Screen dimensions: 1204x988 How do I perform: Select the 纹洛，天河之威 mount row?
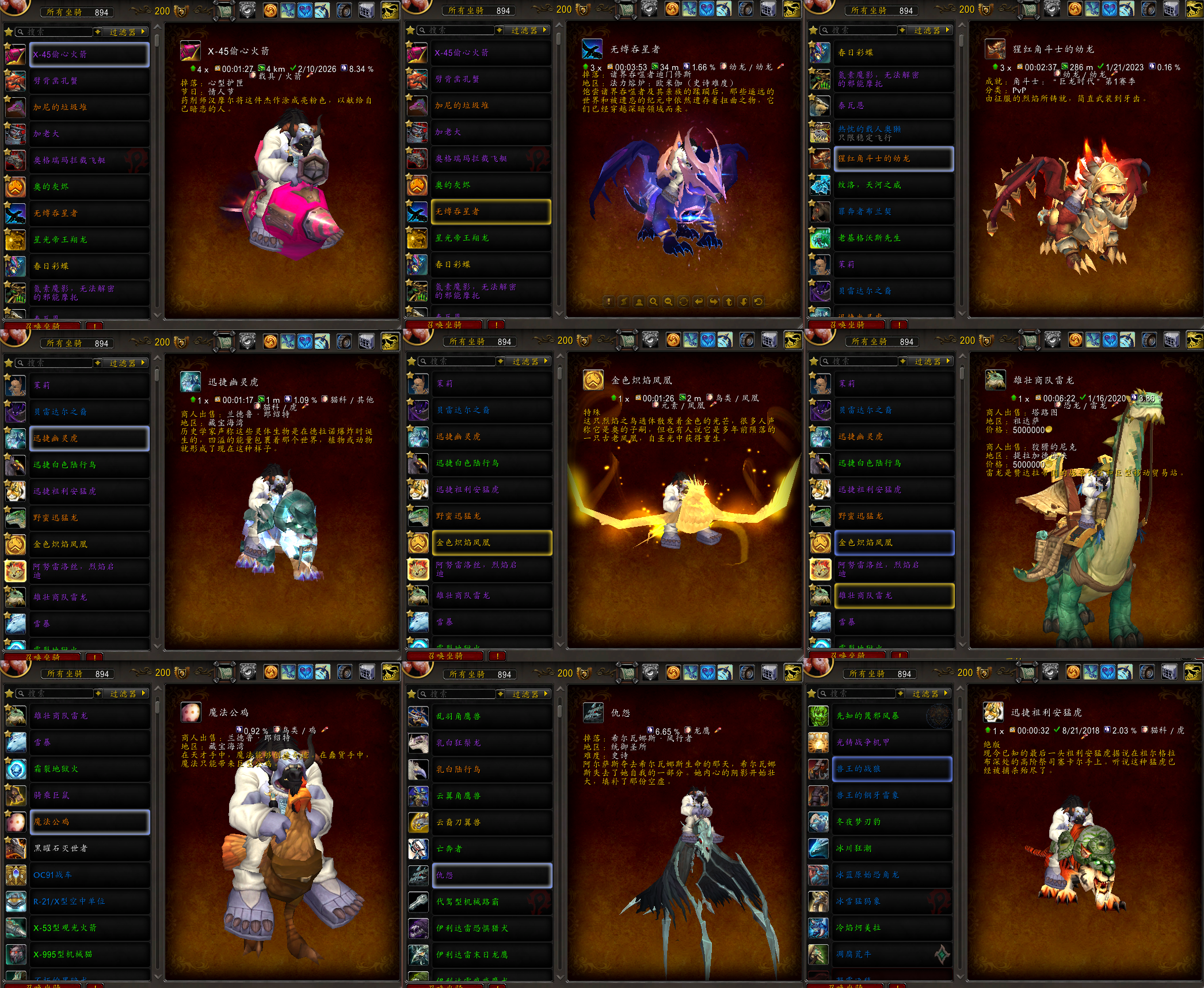pos(893,185)
